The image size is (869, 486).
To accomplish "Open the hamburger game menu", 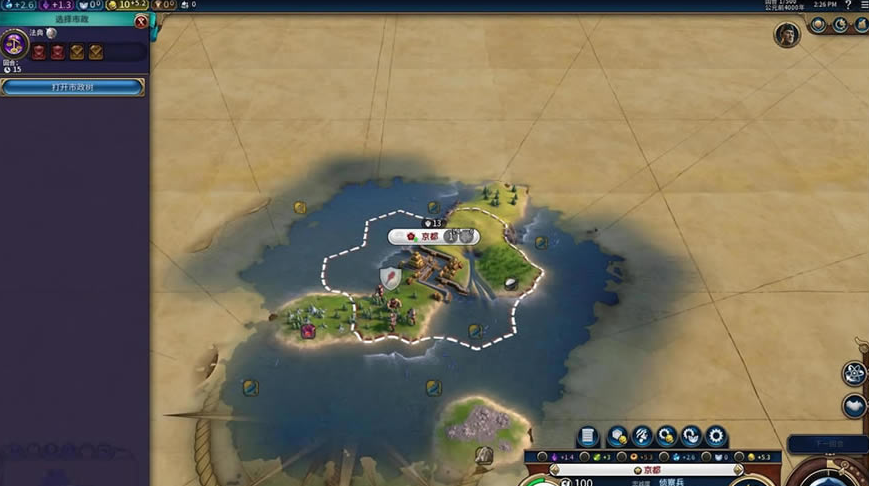I will coord(863,5).
